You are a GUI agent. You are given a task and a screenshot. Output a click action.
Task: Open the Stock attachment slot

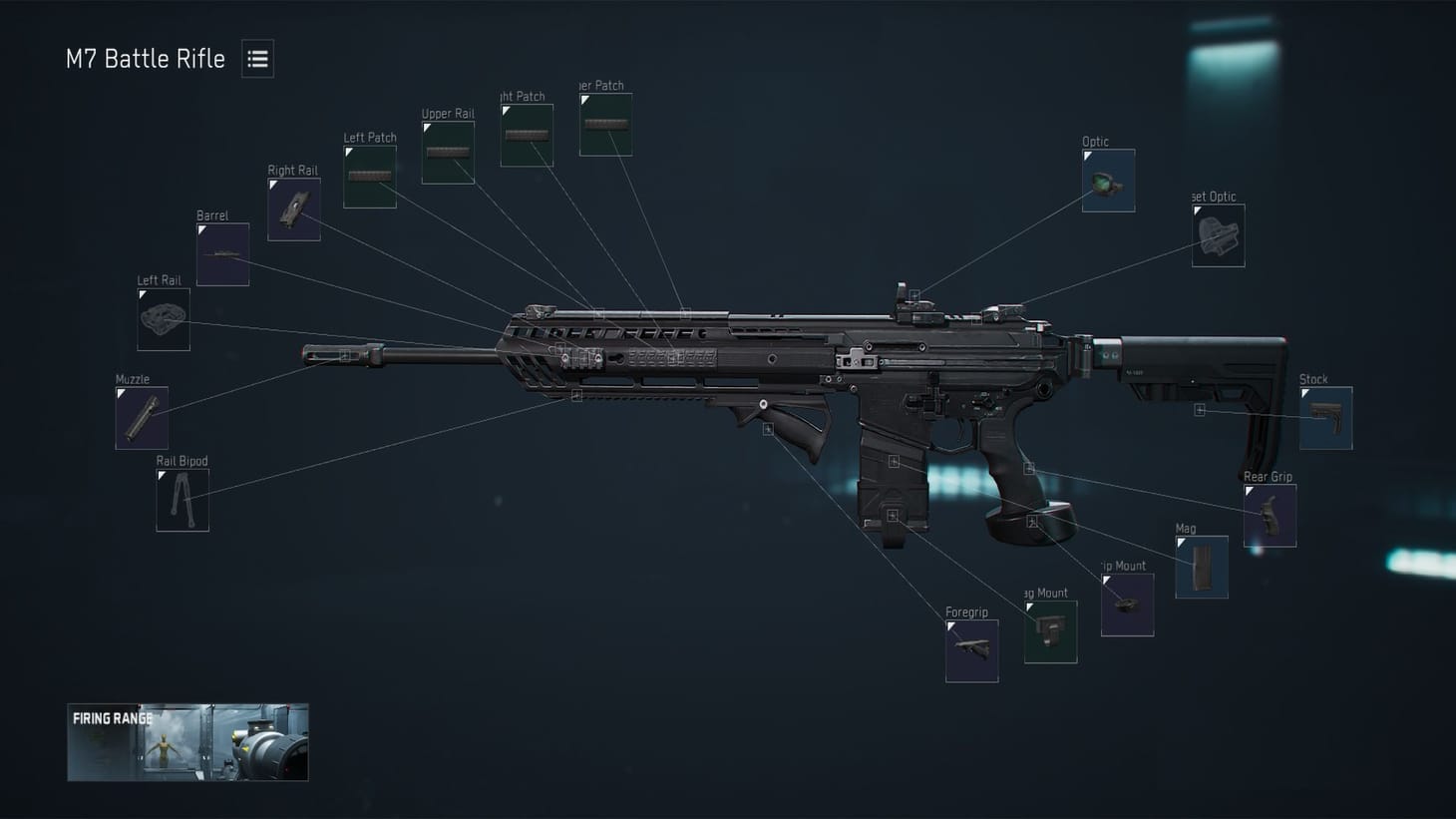(x=1326, y=416)
